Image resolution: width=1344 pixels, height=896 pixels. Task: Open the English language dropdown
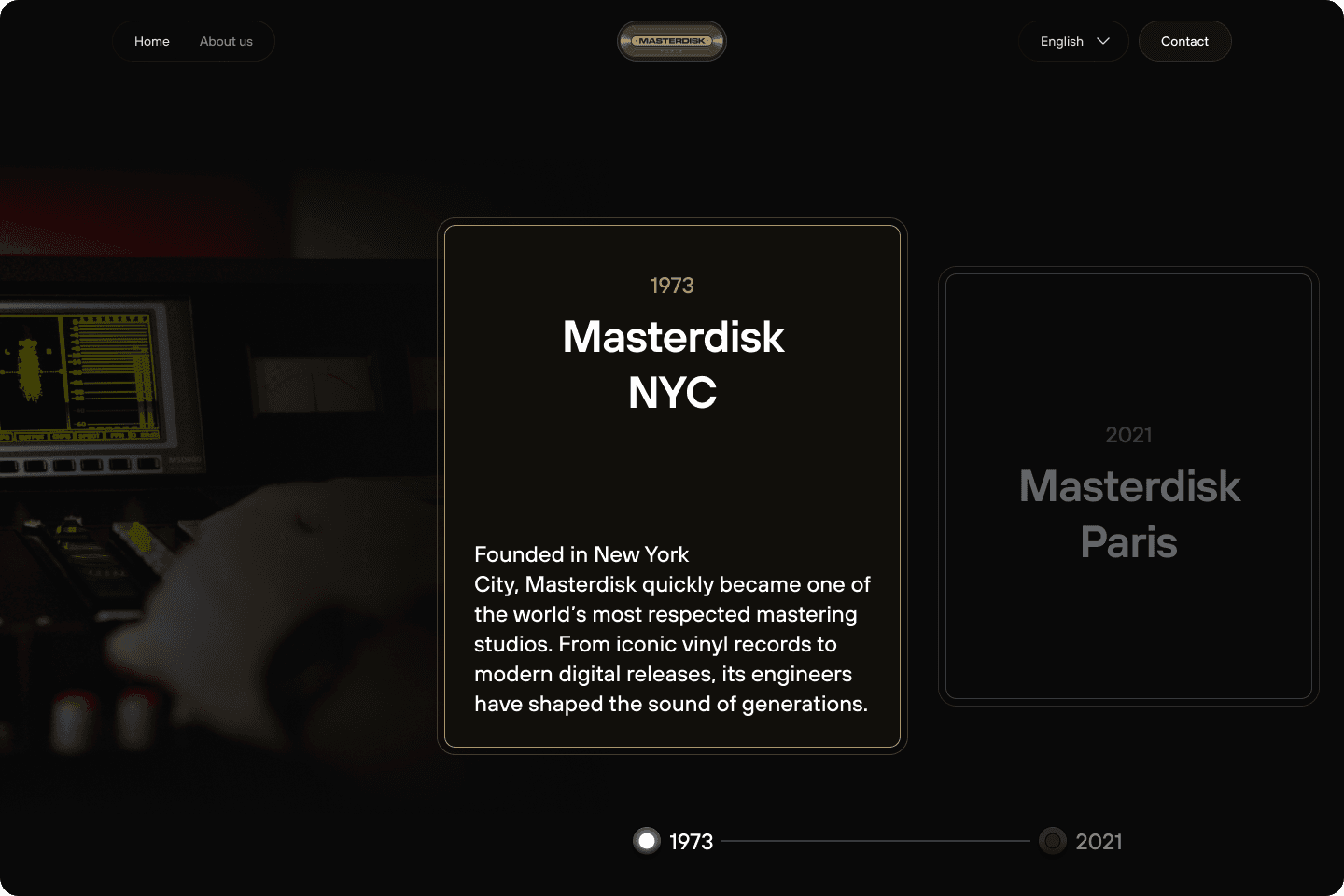click(1073, 41)
